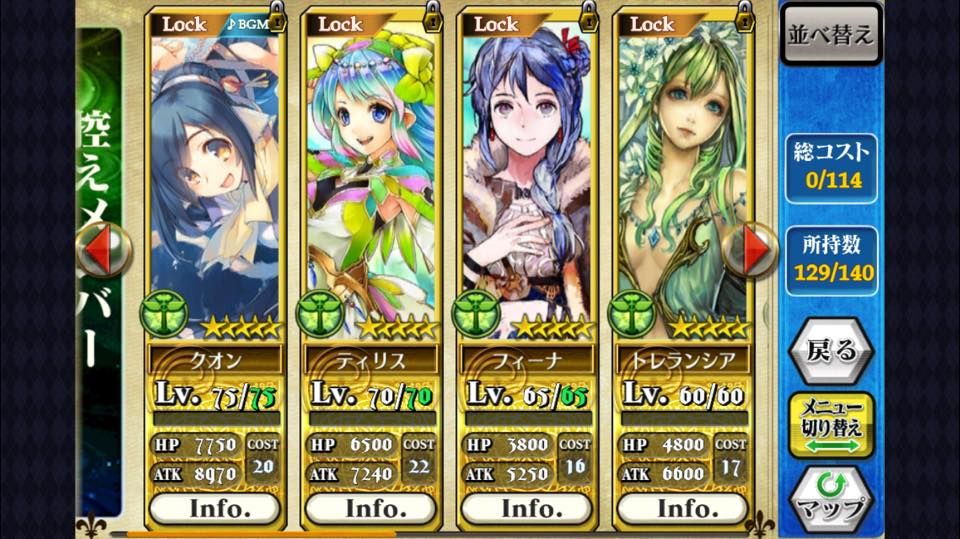The image size is (960, 539).
Task: Open the マップ map button
Action: coord(831,497)
